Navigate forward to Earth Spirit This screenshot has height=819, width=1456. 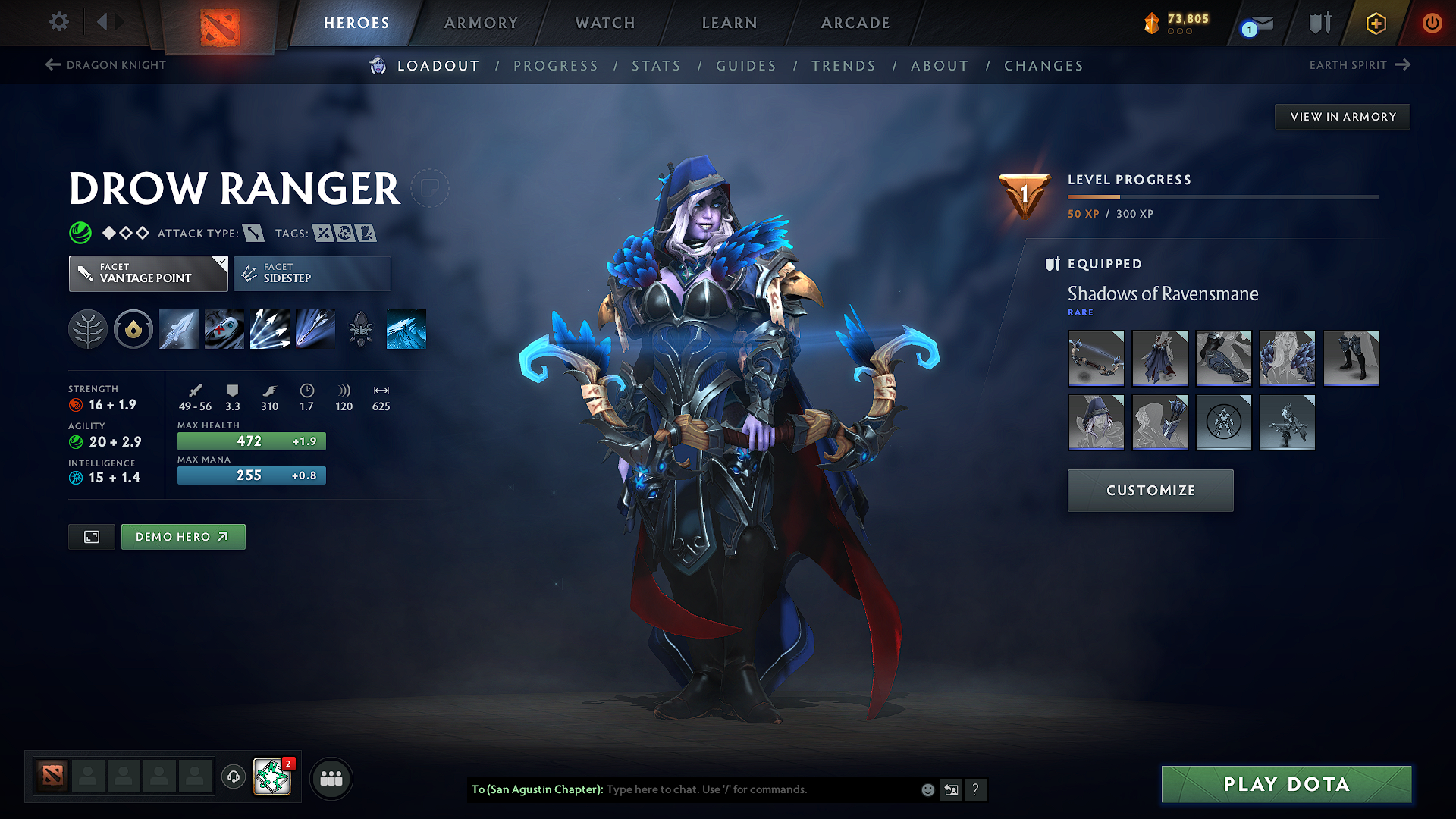[x=1361, y=65]
